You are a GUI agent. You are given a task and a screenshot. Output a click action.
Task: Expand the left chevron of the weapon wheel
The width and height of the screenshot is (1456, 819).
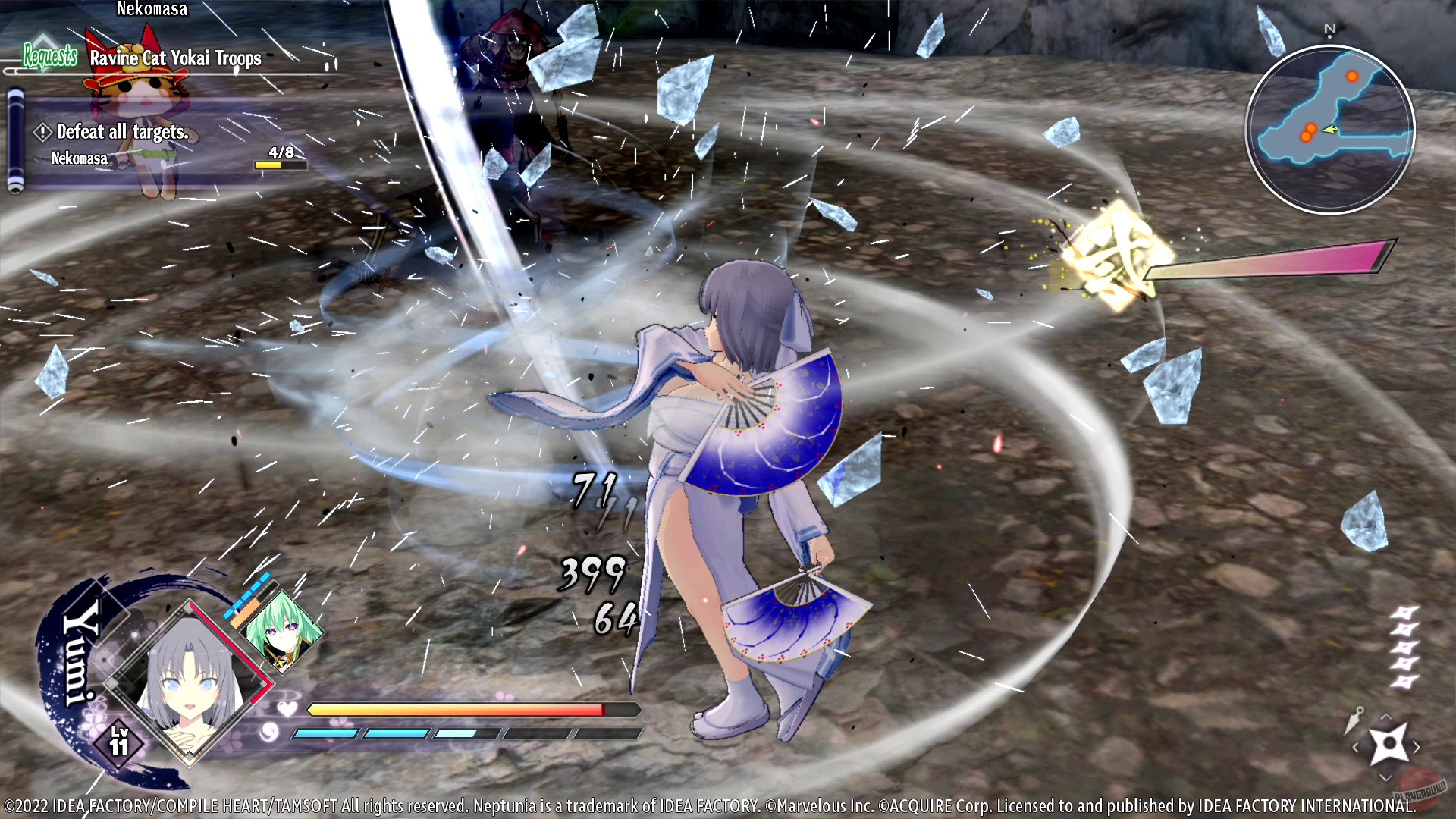pyautogui.click(x=1356, y=748)
